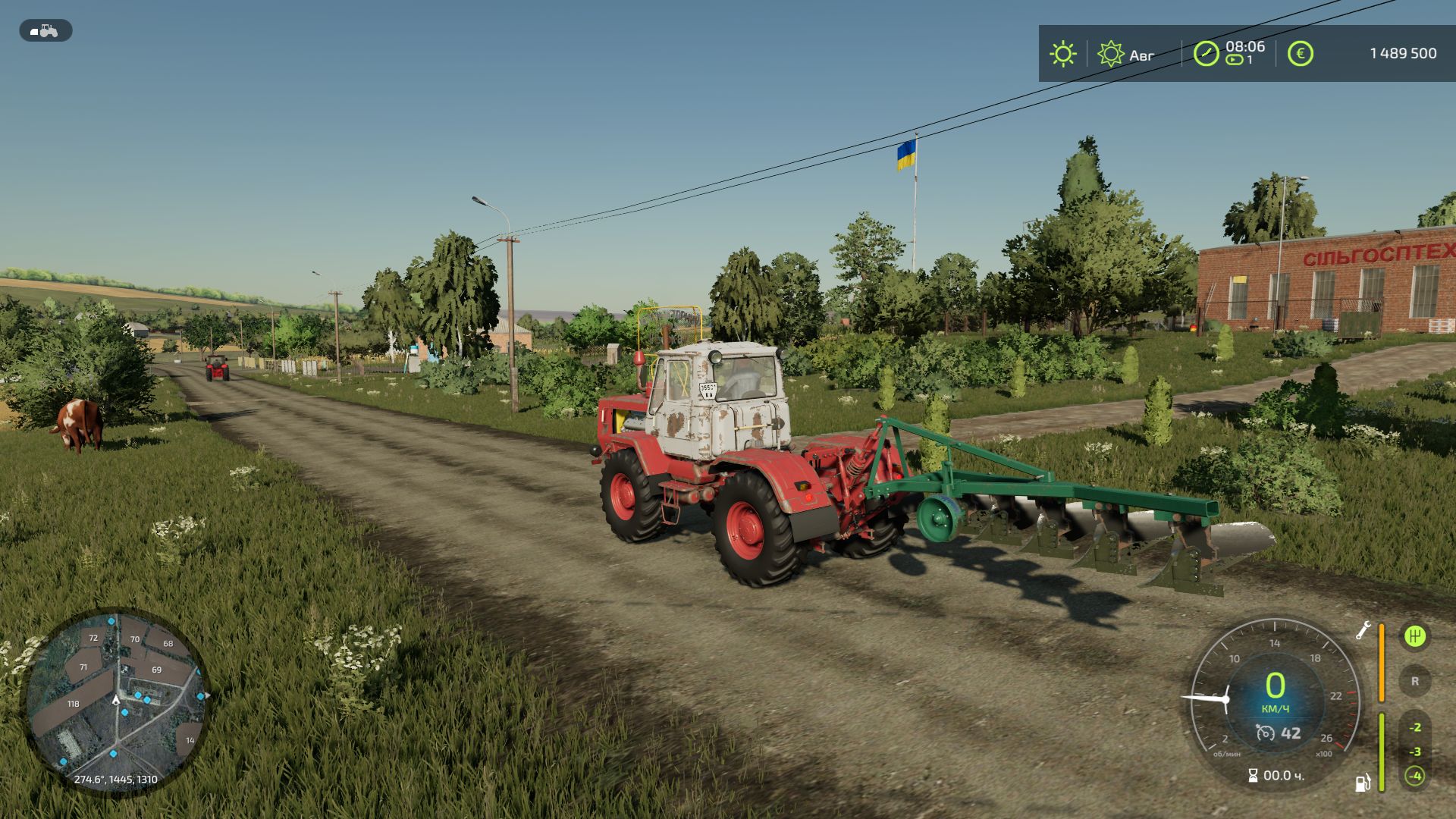Viewport: 1456px width, 819px height.
Task: Click field number 72 on the minimap
Action: pyautogui.click(x=93, y=638)
